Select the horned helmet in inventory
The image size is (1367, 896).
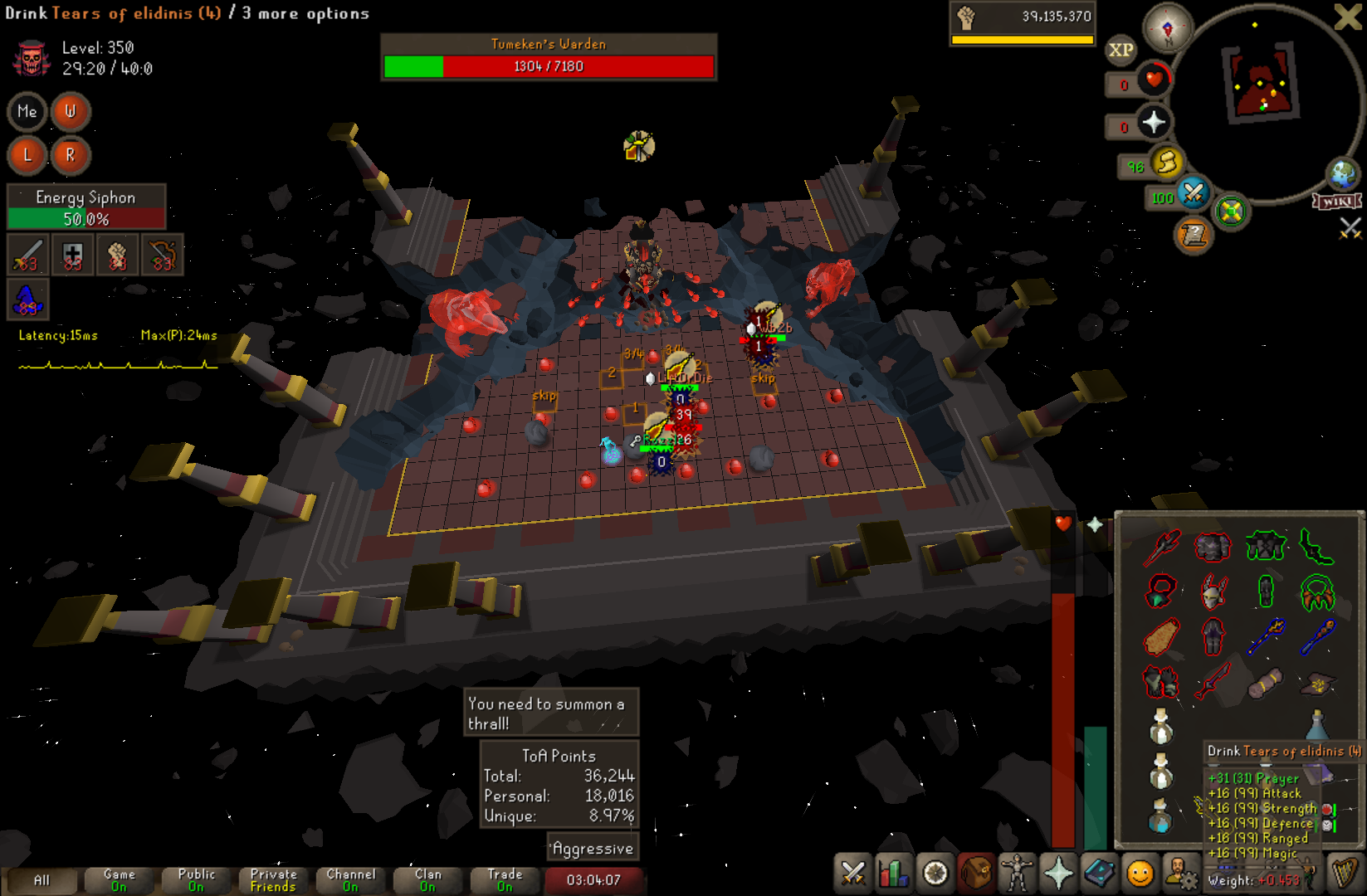coord(1213,592)
